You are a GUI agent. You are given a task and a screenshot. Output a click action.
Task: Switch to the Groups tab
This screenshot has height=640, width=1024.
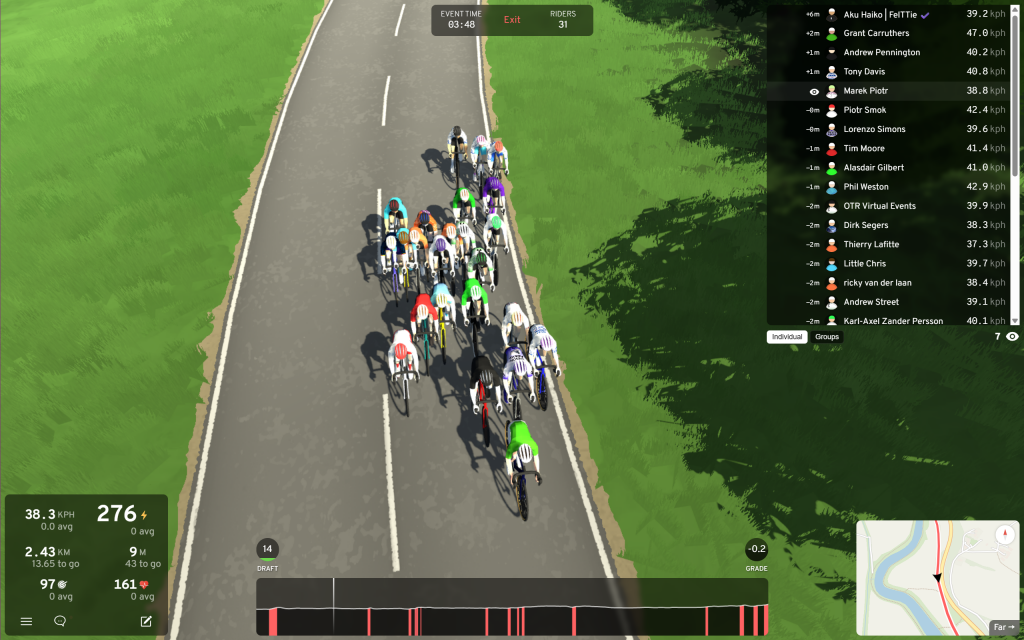point(827,337)
